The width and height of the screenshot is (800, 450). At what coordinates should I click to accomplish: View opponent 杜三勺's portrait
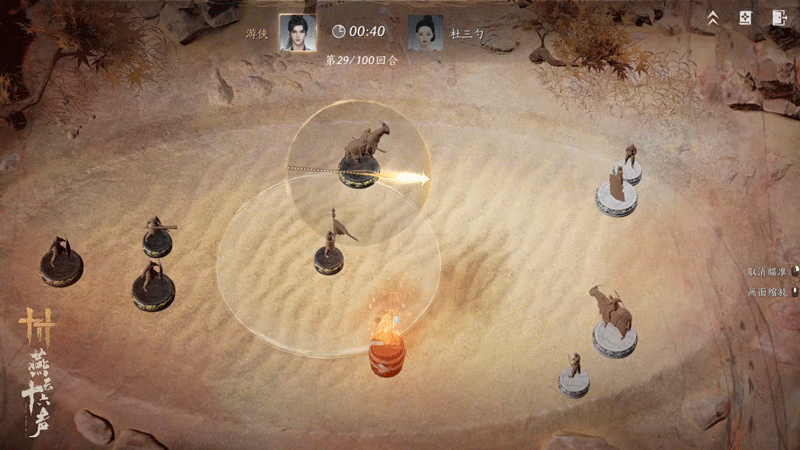coord(425,31)
